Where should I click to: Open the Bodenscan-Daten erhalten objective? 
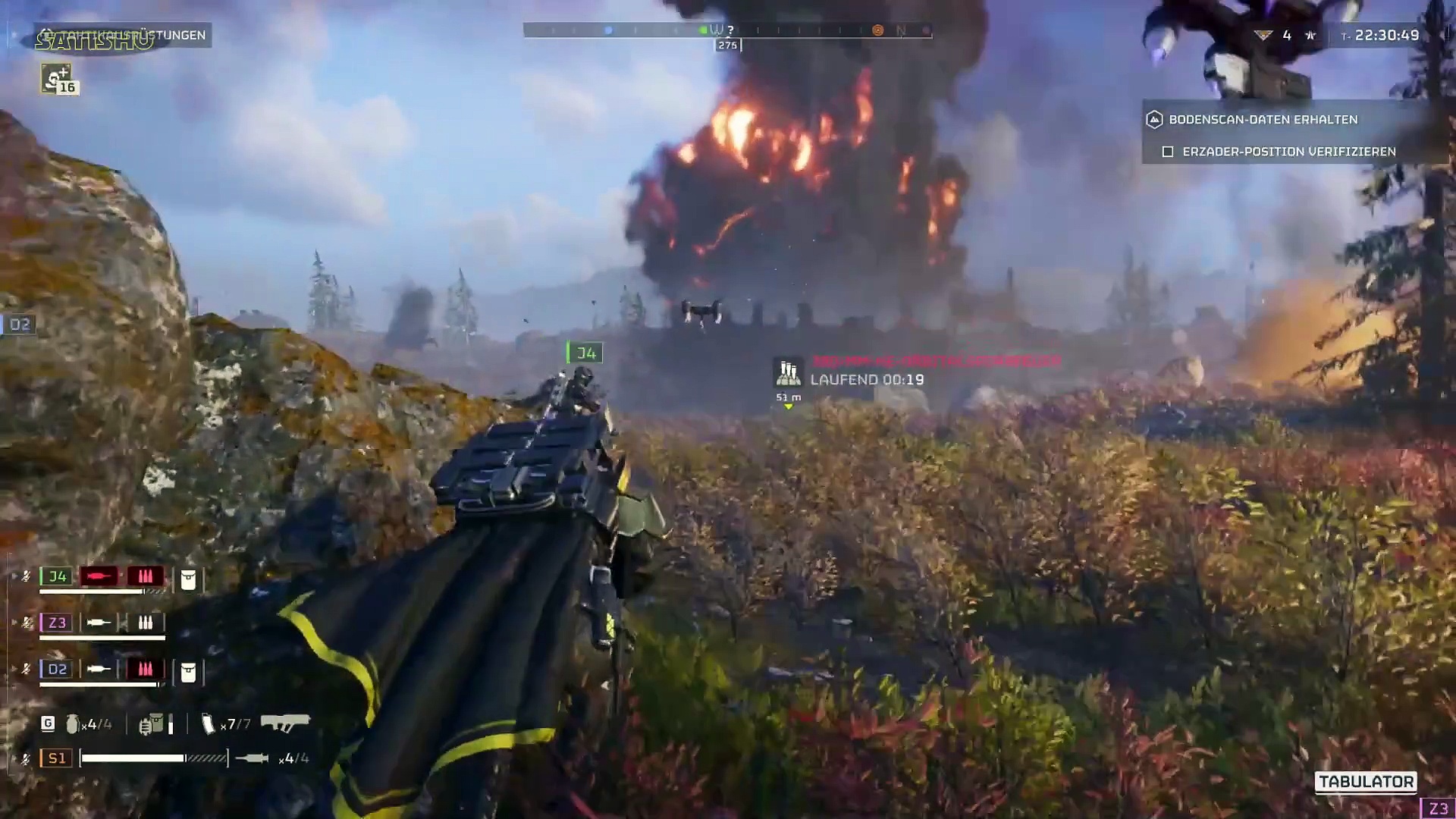click(1263, 119)
